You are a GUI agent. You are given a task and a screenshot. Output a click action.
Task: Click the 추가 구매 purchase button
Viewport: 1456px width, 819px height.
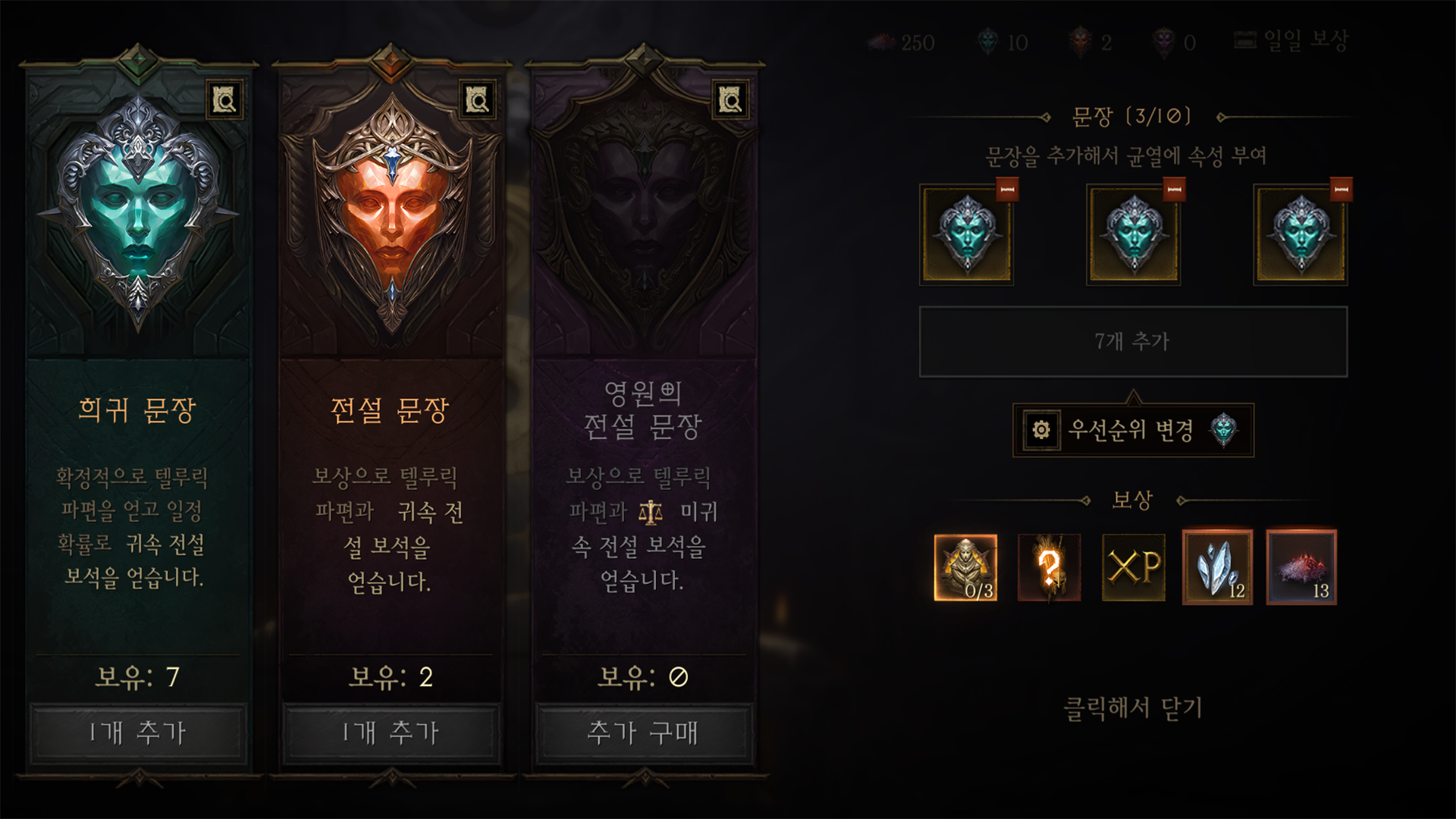click(643, 733)
